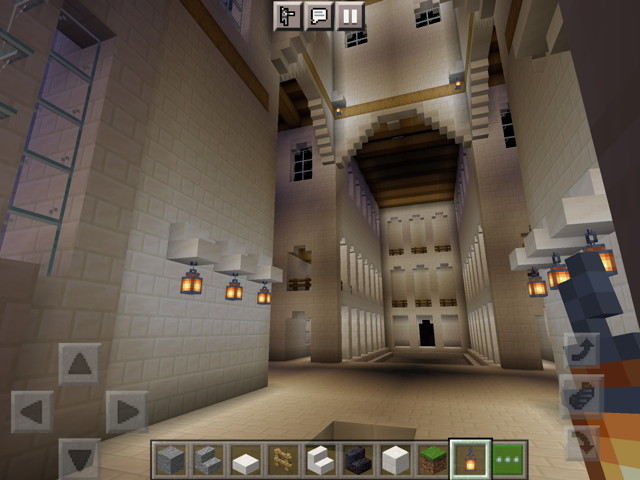
Task: Select the lantern hotbar slot
Action: [470, 459]
